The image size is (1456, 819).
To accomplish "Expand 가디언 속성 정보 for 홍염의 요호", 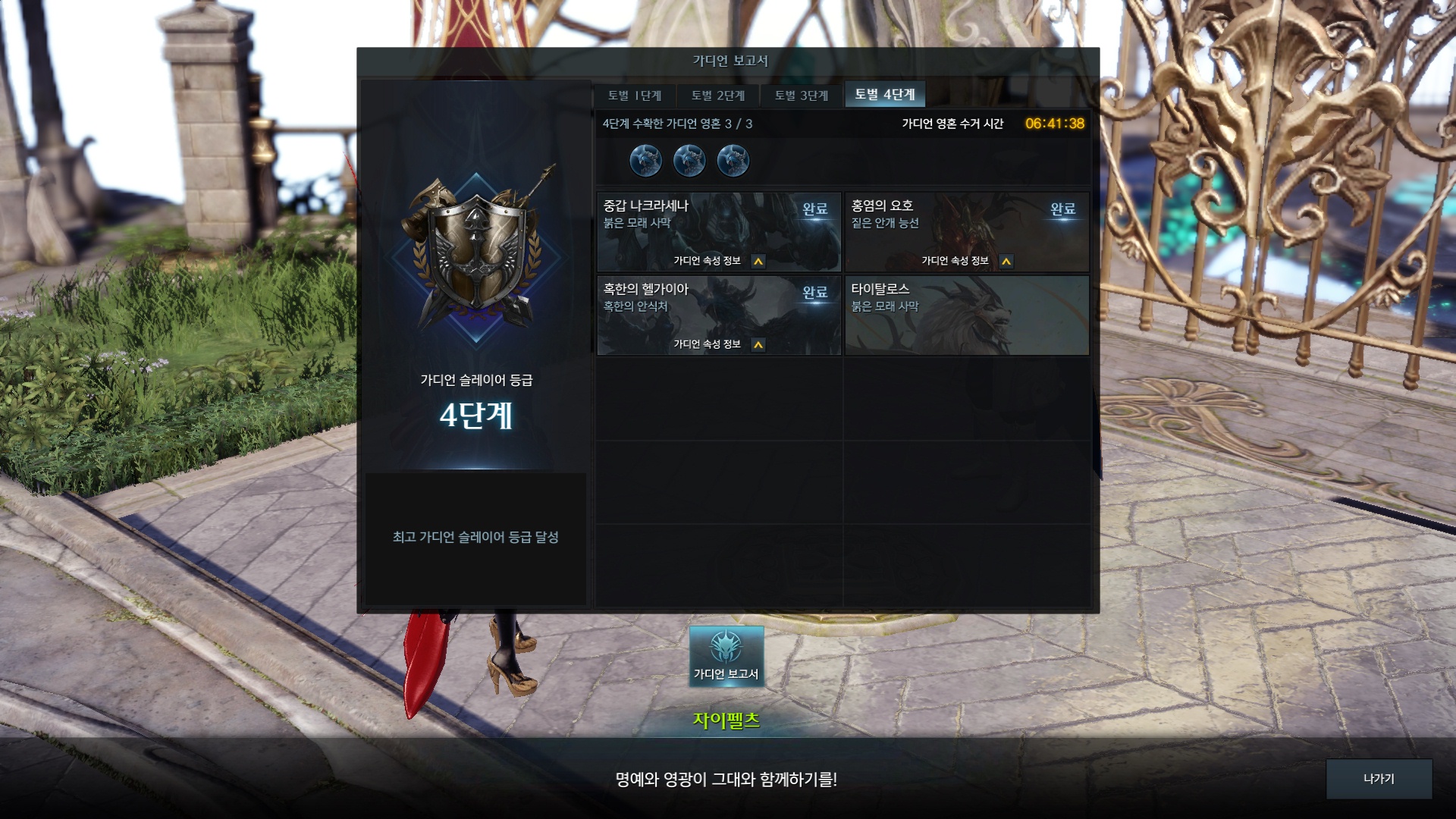I will 1006,262.
